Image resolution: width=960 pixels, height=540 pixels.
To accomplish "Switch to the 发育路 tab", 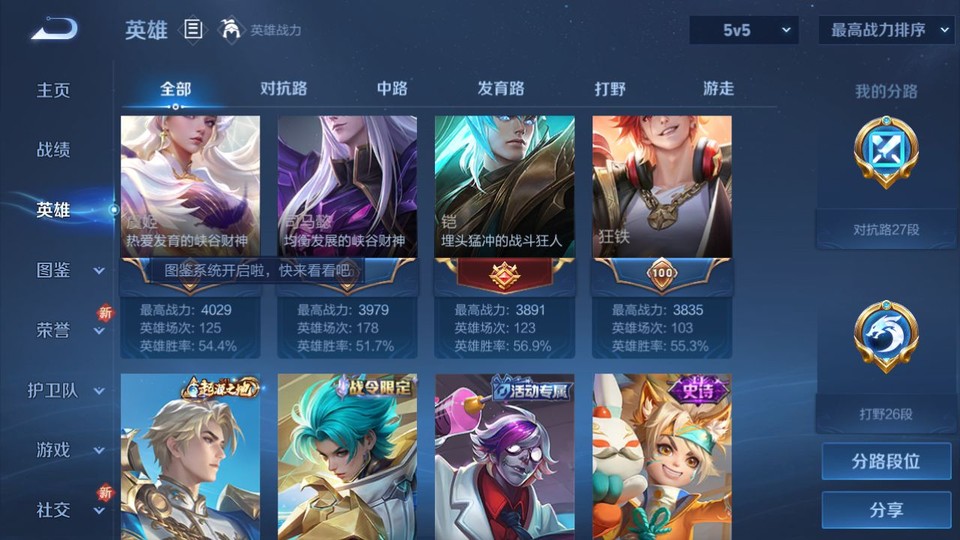I will 501,88.
